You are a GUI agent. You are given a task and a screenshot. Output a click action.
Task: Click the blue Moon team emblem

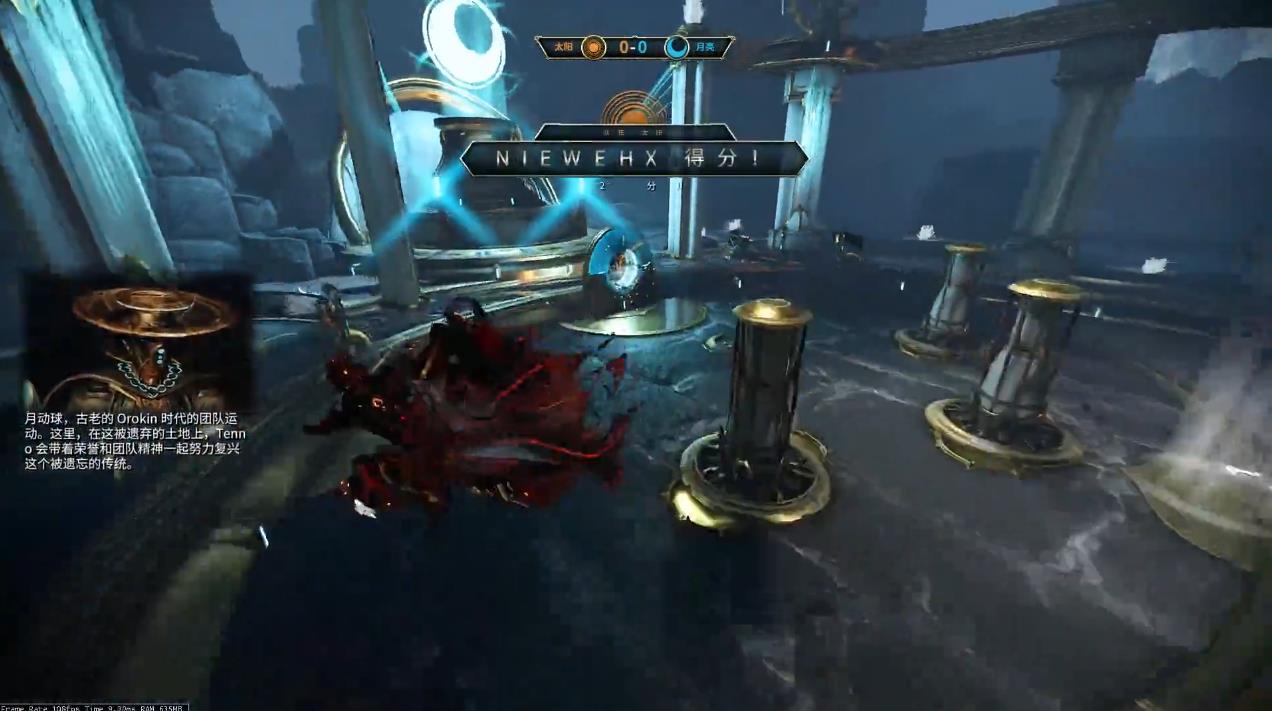click(677, 47)
